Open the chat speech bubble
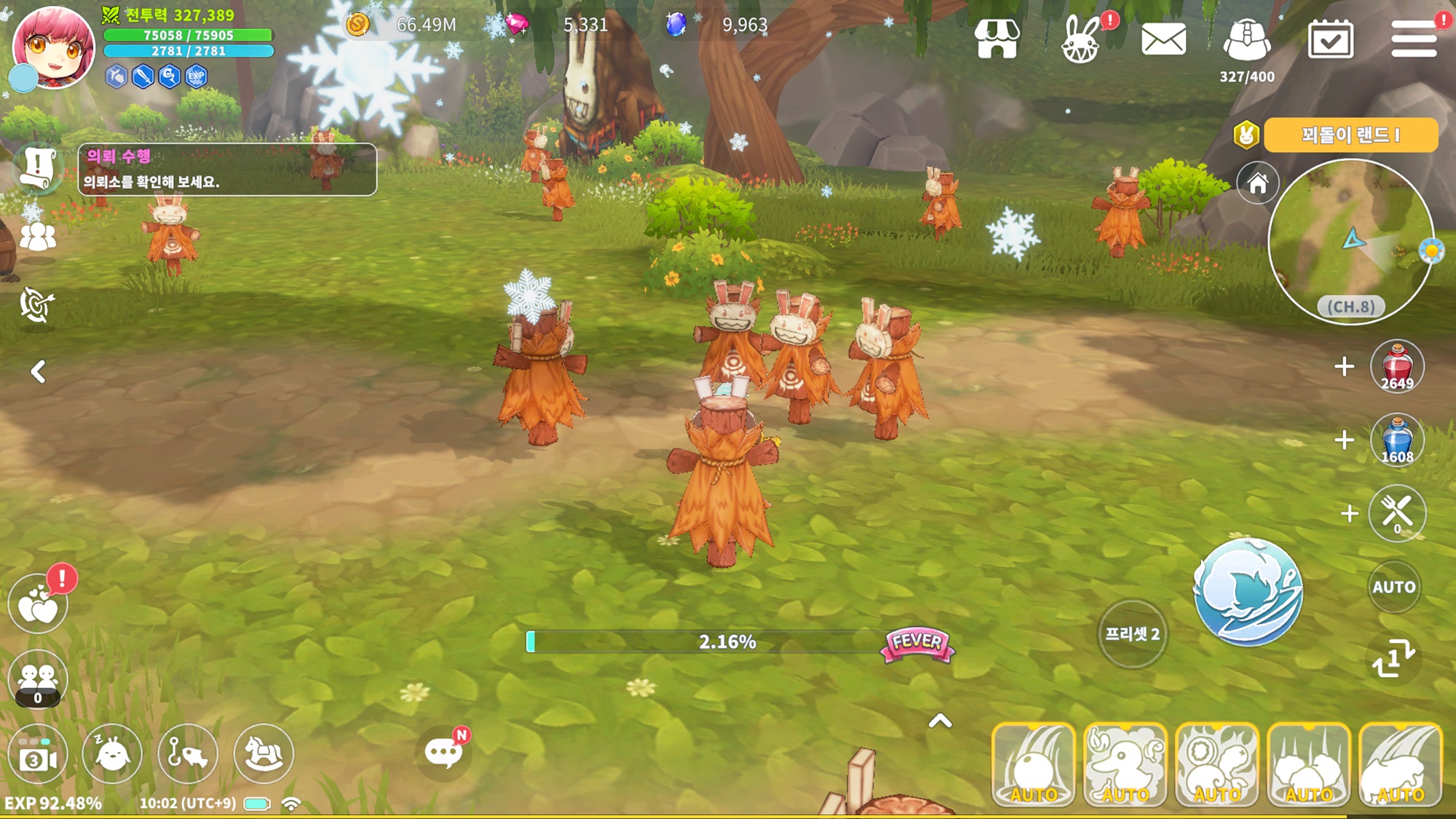The height and width of the screenshot is (819, 1456). [443, 753]
